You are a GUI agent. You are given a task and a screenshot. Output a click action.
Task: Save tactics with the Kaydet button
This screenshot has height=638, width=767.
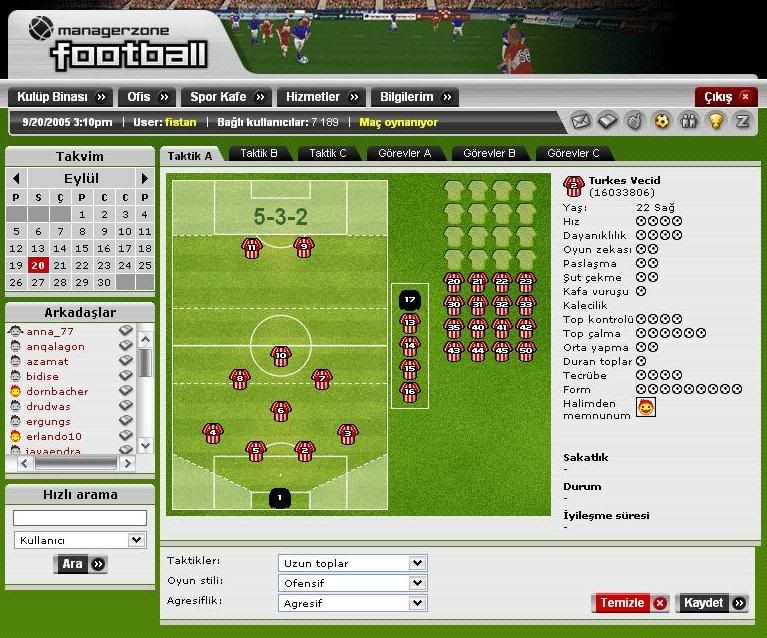click(x=712, y=603)
